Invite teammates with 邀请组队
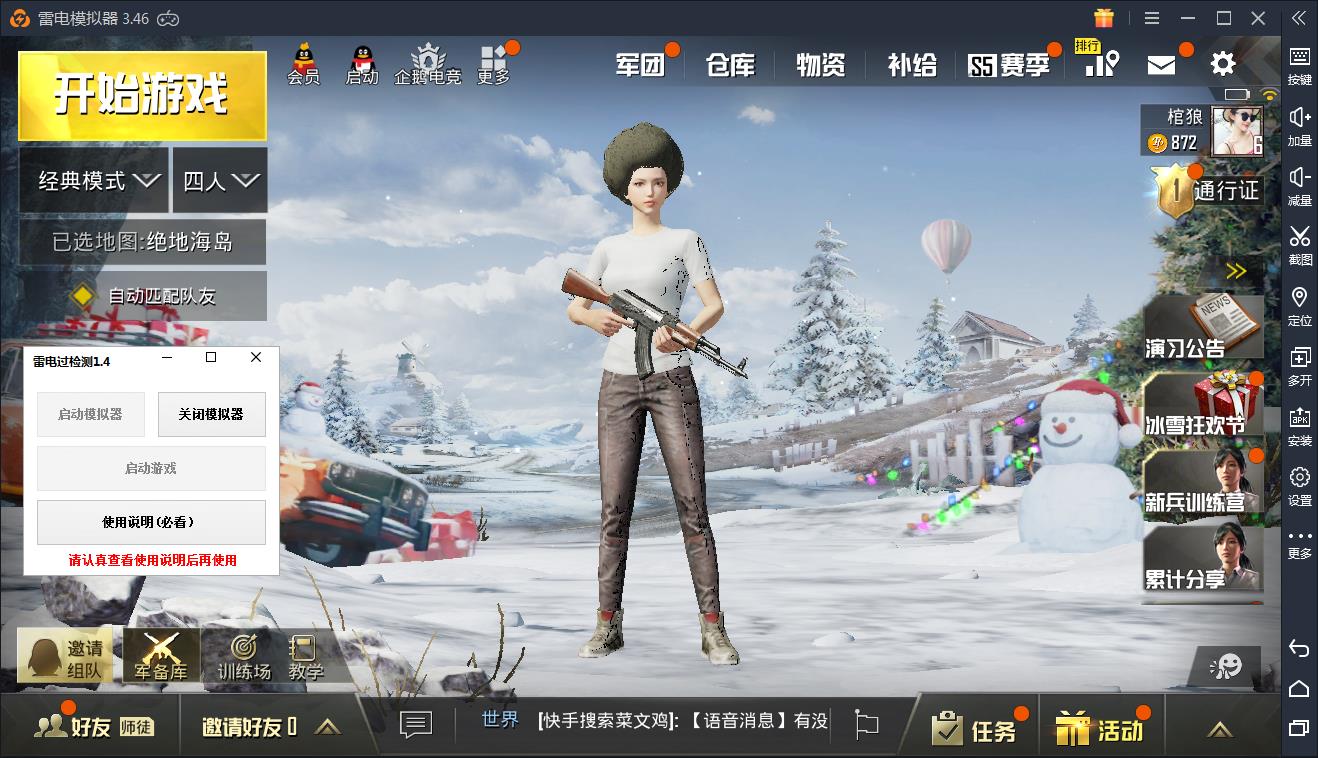Screen dimensions: 1318x758 click(x=65, y=658)
